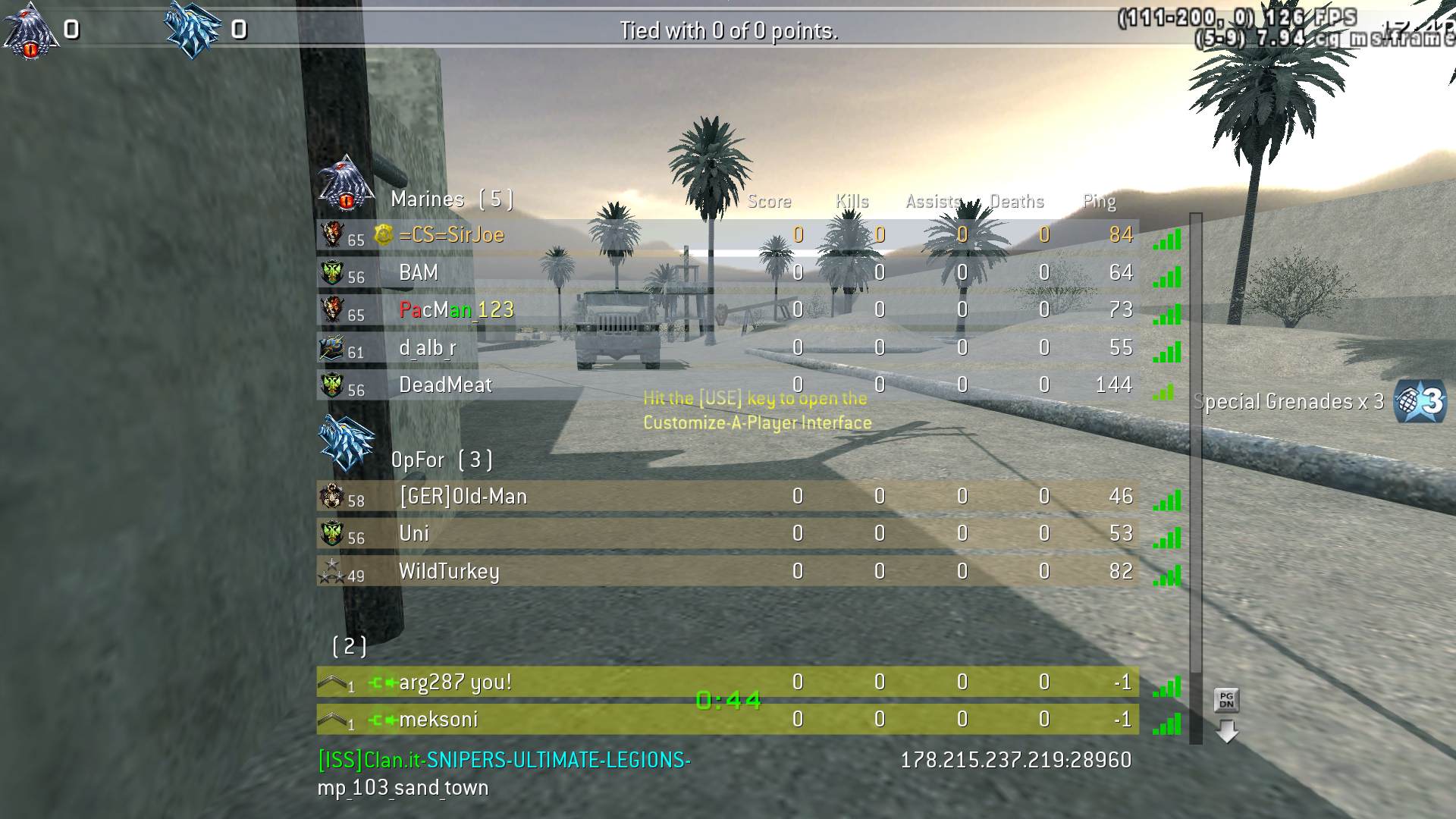Select the arg287 spectator row
Image resolution: width=1456 pixels, height=819 pixels.
click(x=726, y=682)
